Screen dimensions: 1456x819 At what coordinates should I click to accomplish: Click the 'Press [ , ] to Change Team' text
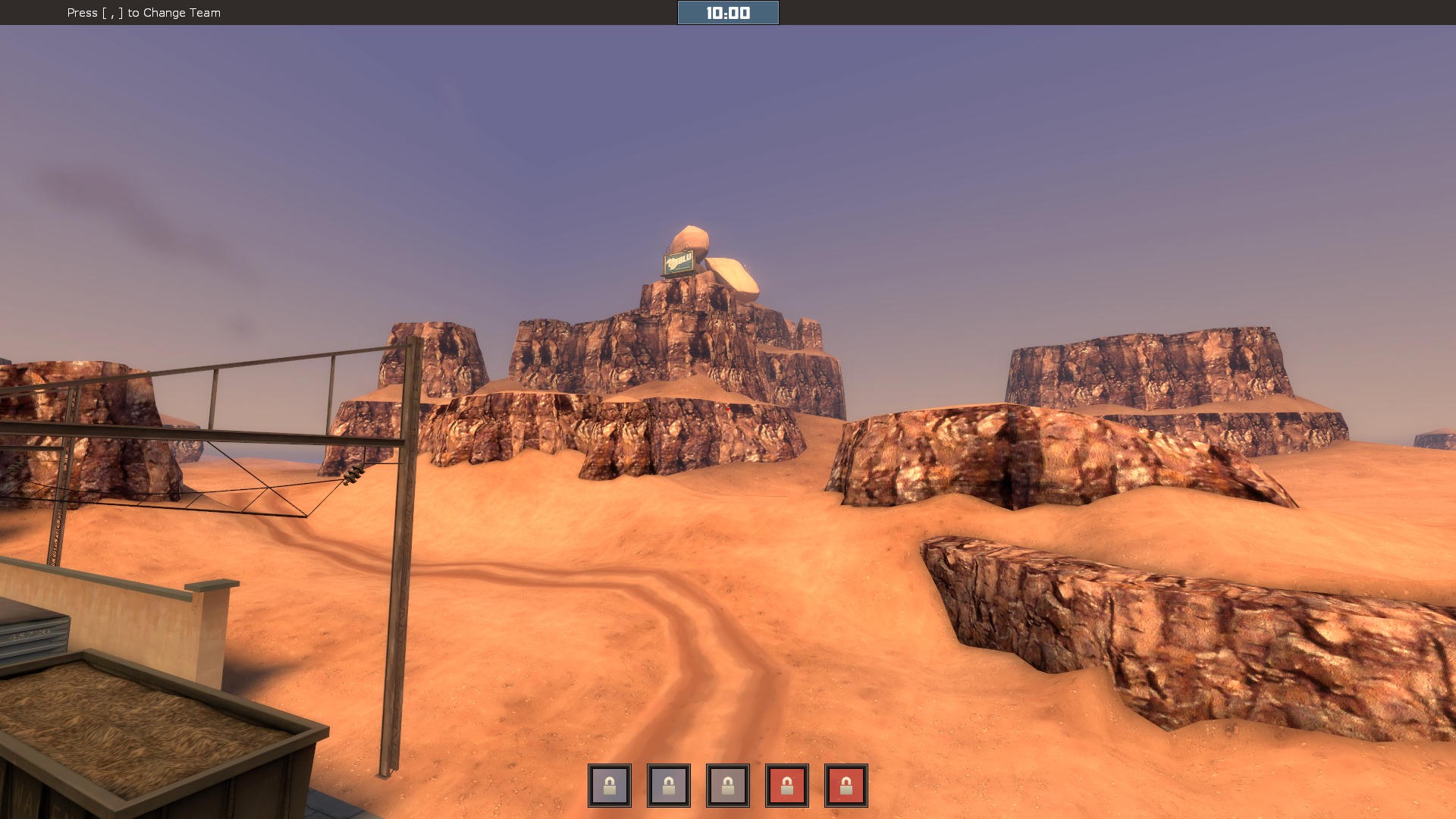tap(143, 13)
